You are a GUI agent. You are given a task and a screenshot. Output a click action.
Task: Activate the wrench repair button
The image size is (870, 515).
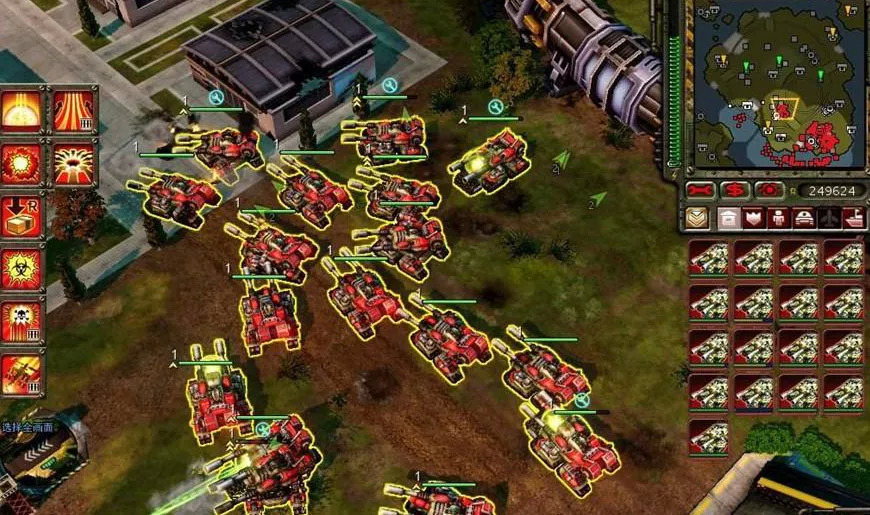pyautogui.click(x=700, y=189)
